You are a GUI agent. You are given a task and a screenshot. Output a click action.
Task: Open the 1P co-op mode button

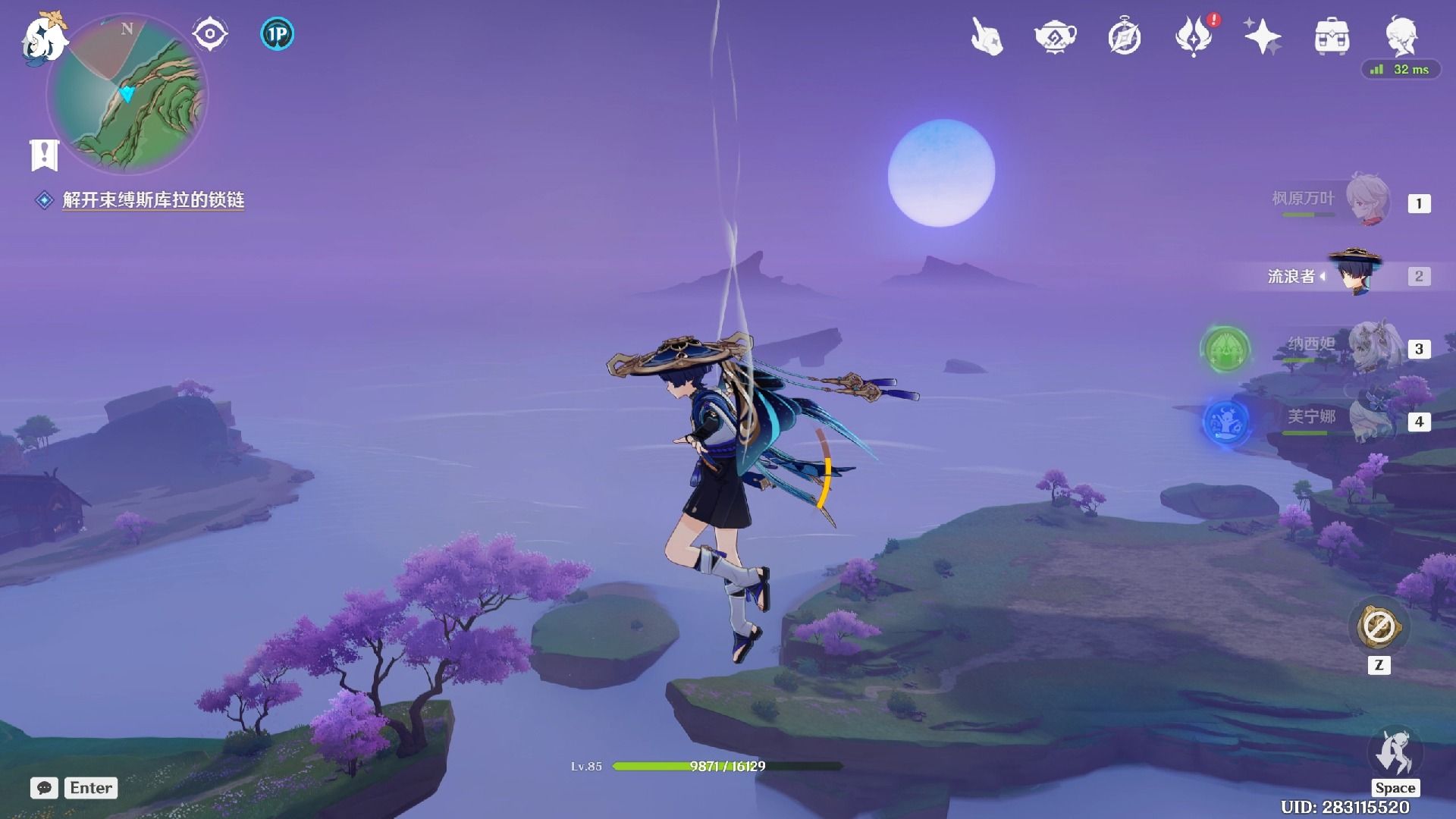coord(277,34)
